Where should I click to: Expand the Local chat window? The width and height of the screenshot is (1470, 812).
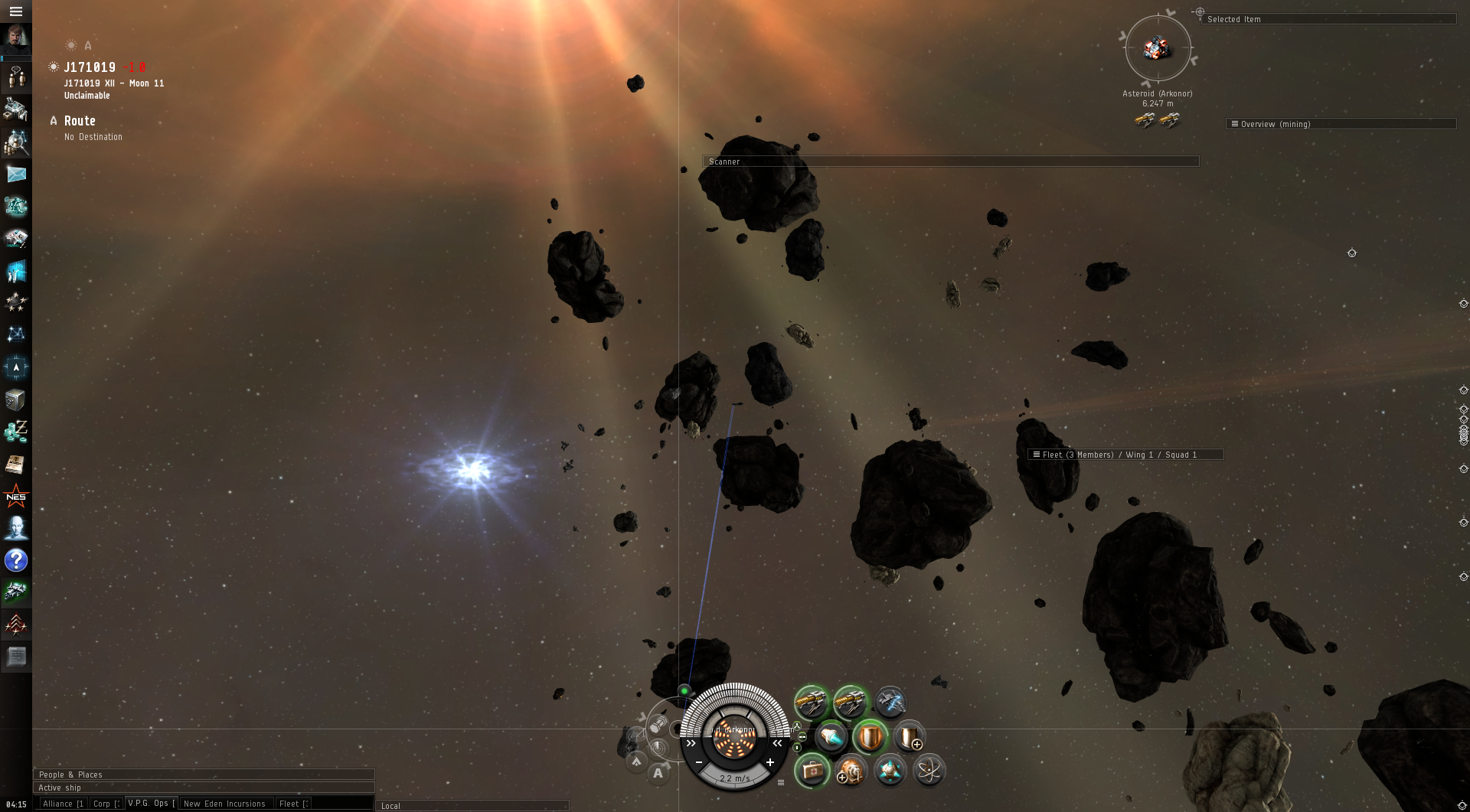point(471,806)
